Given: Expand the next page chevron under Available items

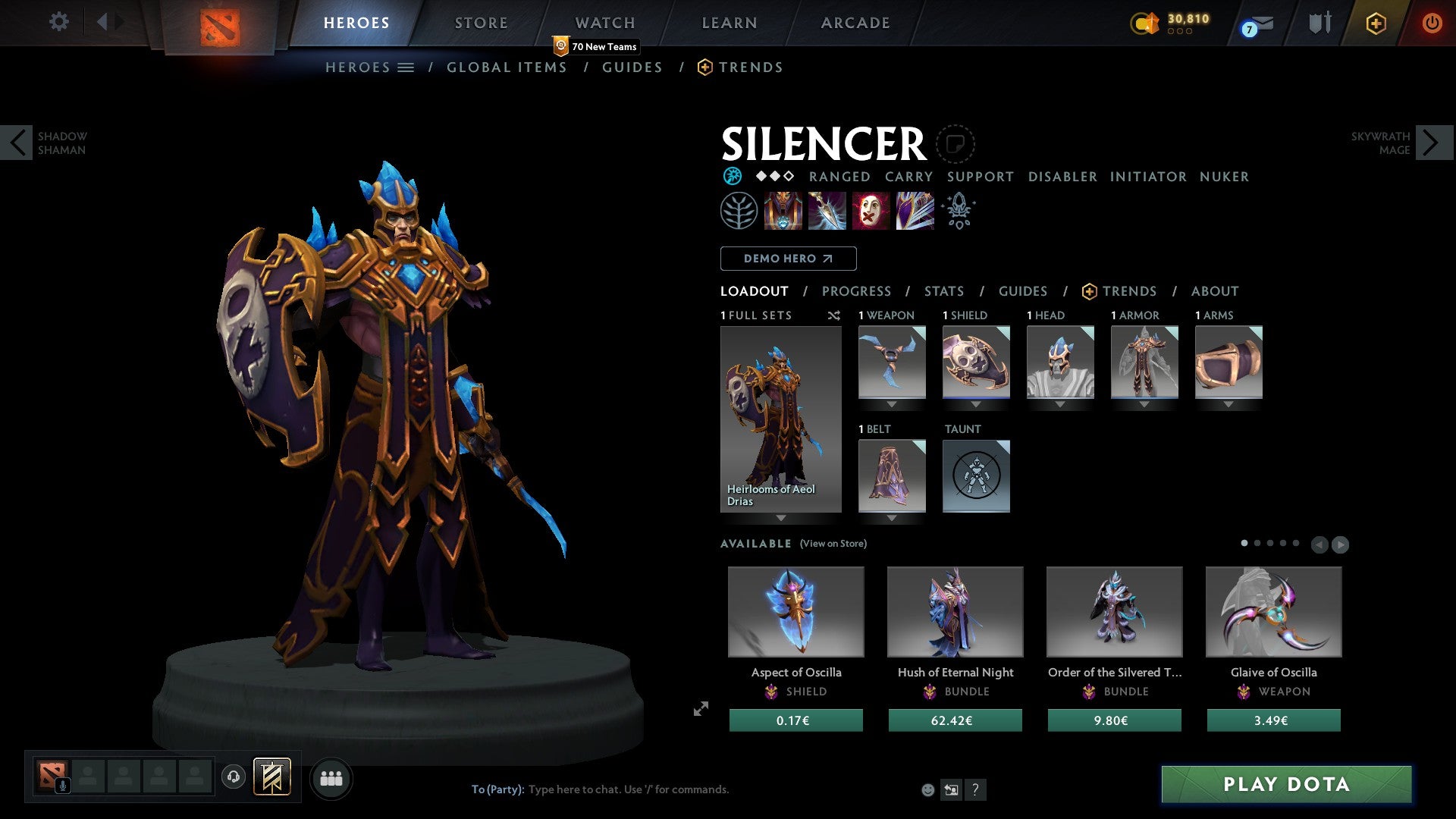Looking at the screenshot, I should click(x=1341, y=544).
